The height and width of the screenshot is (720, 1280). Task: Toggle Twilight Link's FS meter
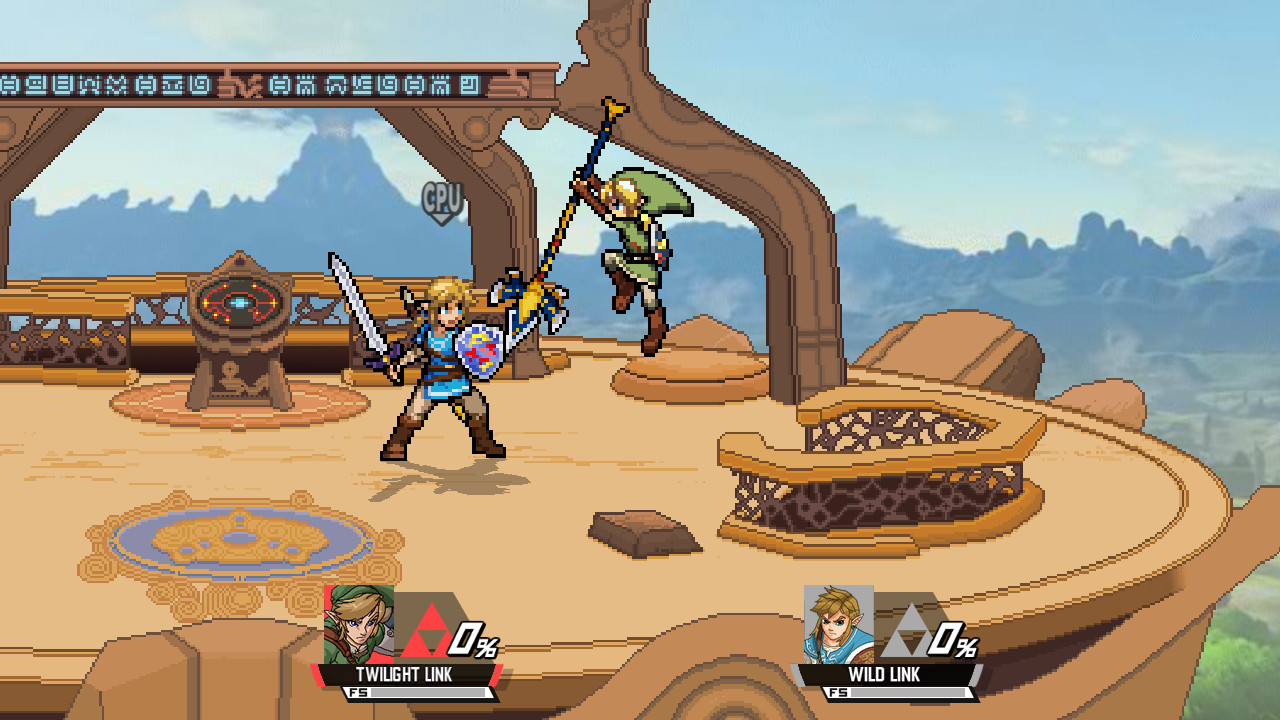pyautogui.click(x=420, y=690)
